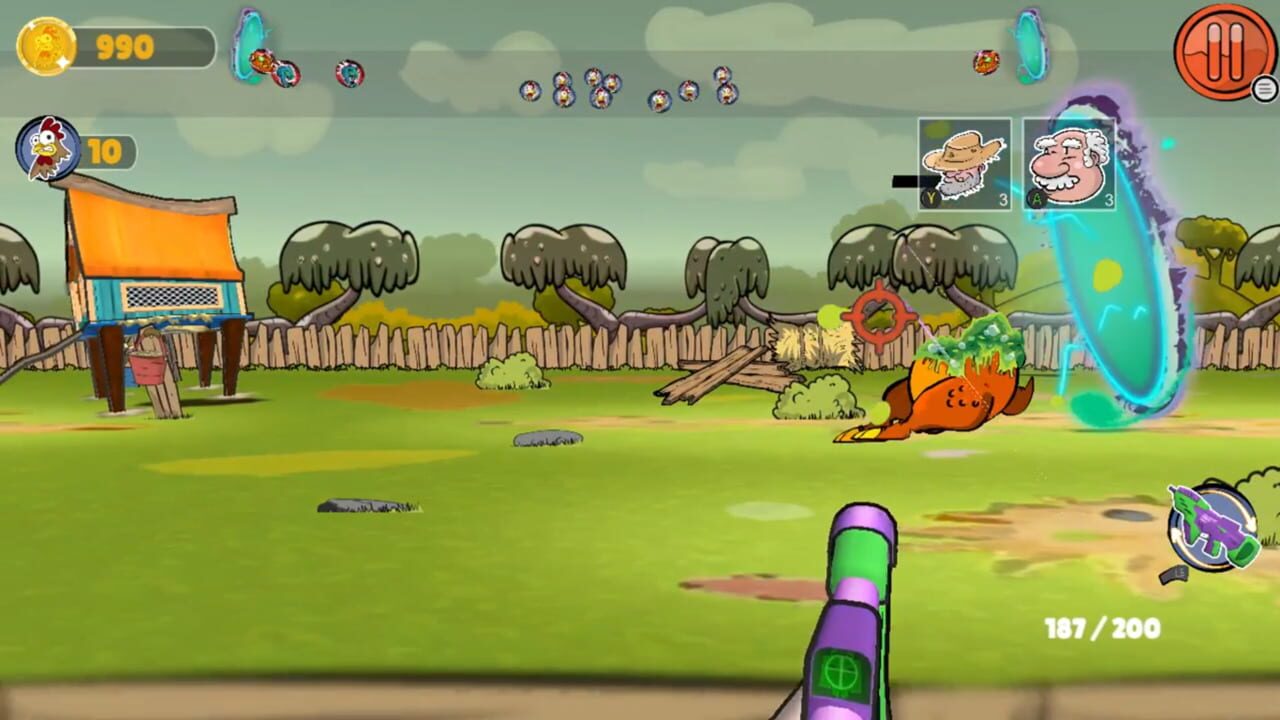Click the crosshair aiming reticle
1280x720 pixels.
coord(877,318)
